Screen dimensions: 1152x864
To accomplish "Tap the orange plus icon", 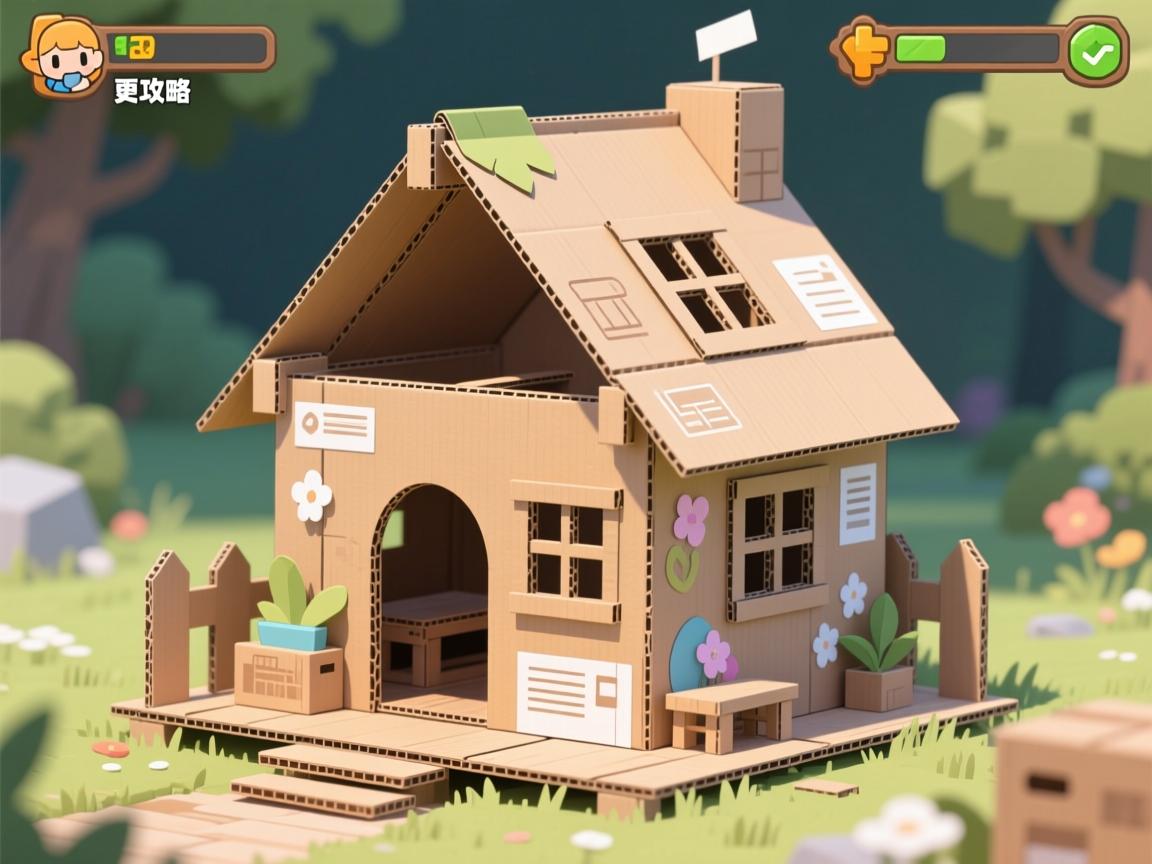I will 863,50.
